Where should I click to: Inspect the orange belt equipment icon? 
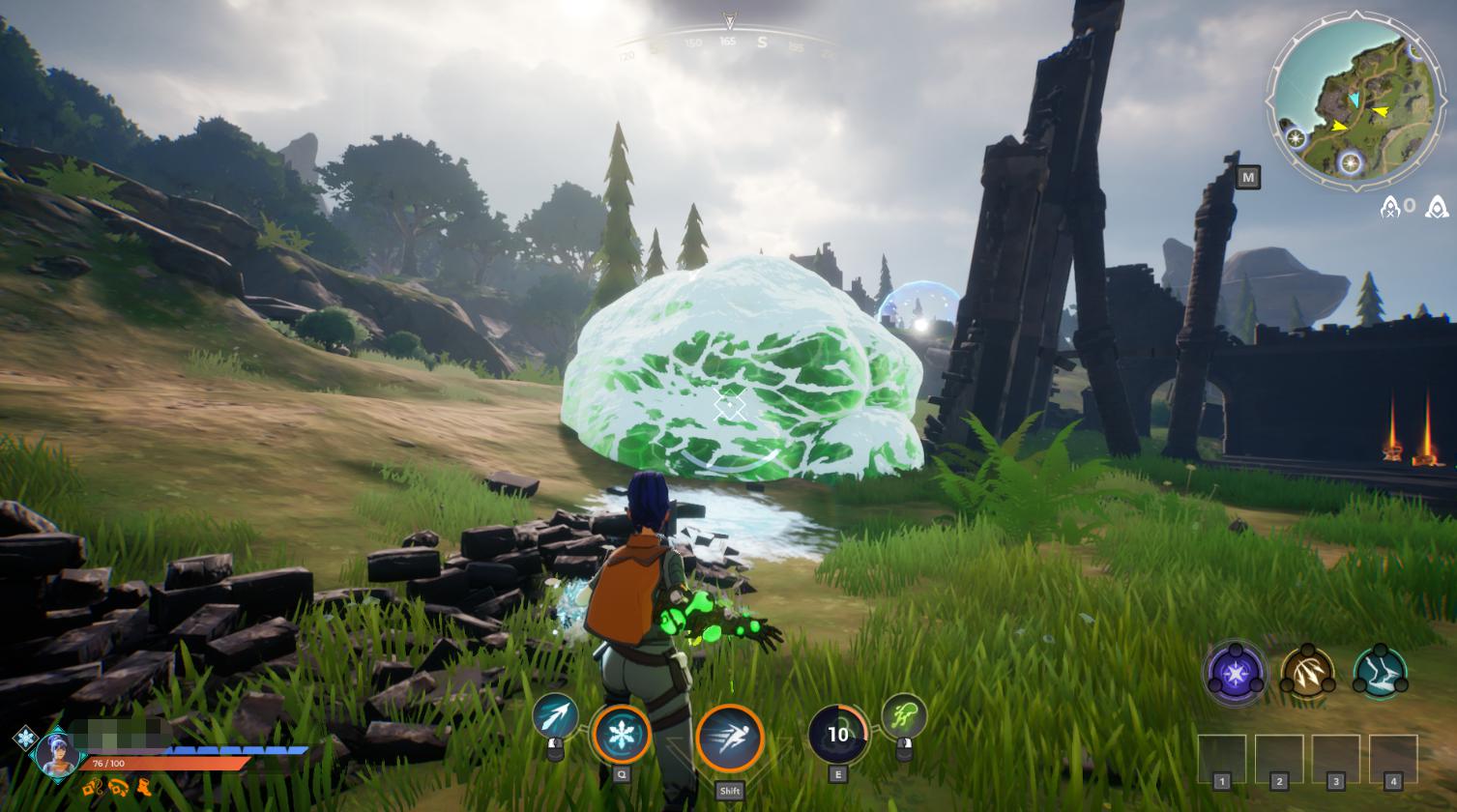[x=118, y=788]
